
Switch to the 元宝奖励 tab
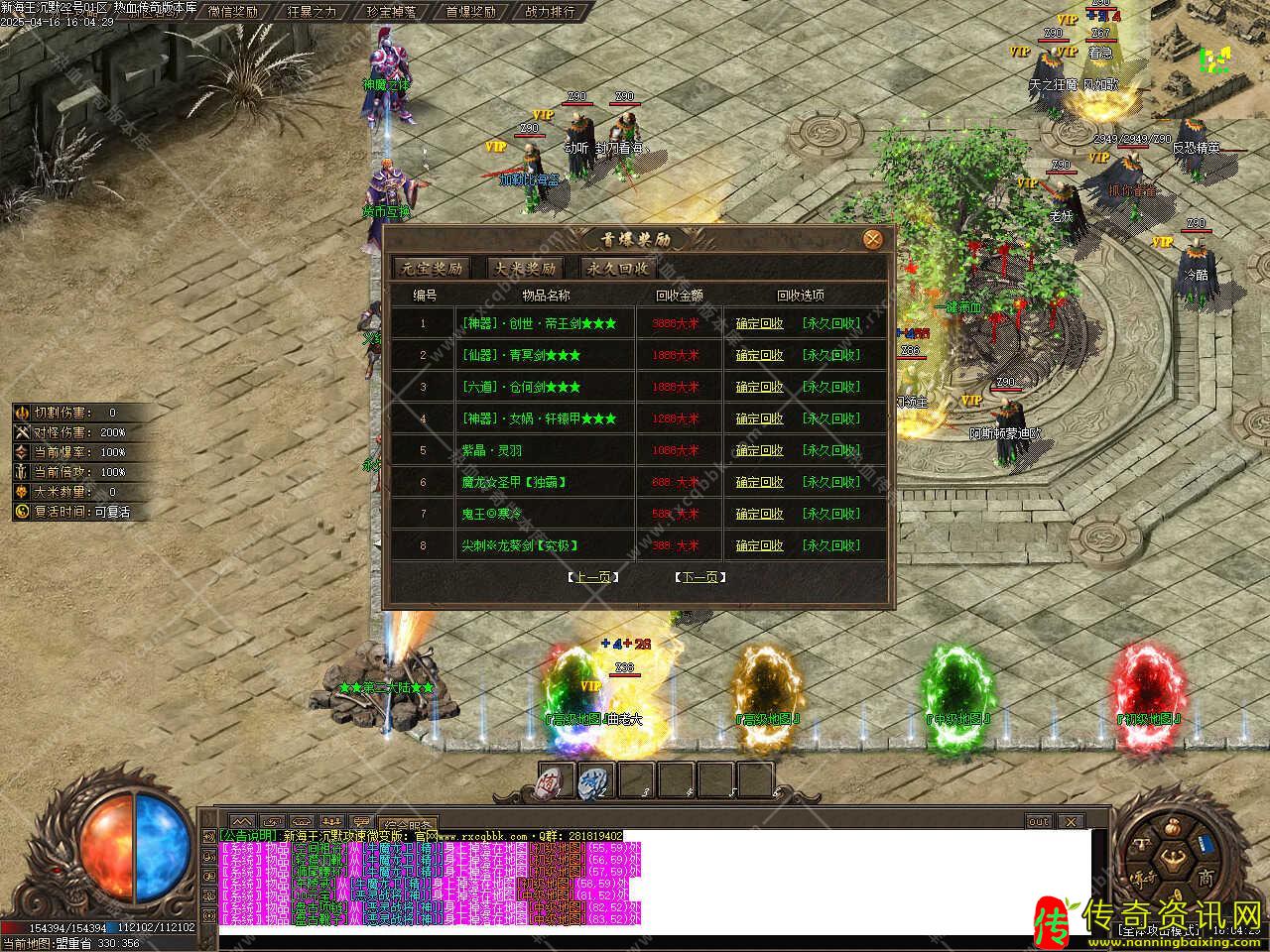431,268
